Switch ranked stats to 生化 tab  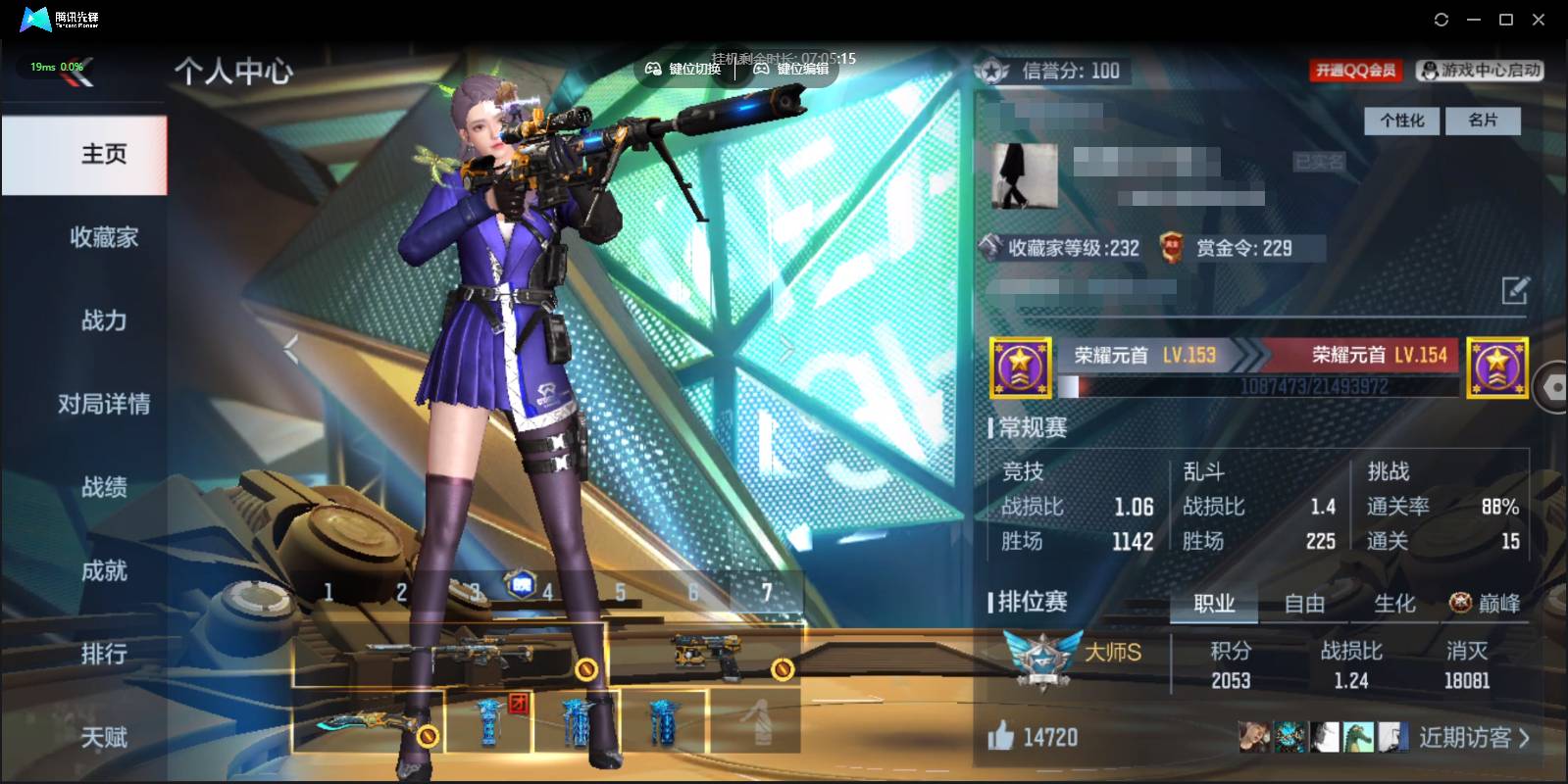click(1394, 604)
